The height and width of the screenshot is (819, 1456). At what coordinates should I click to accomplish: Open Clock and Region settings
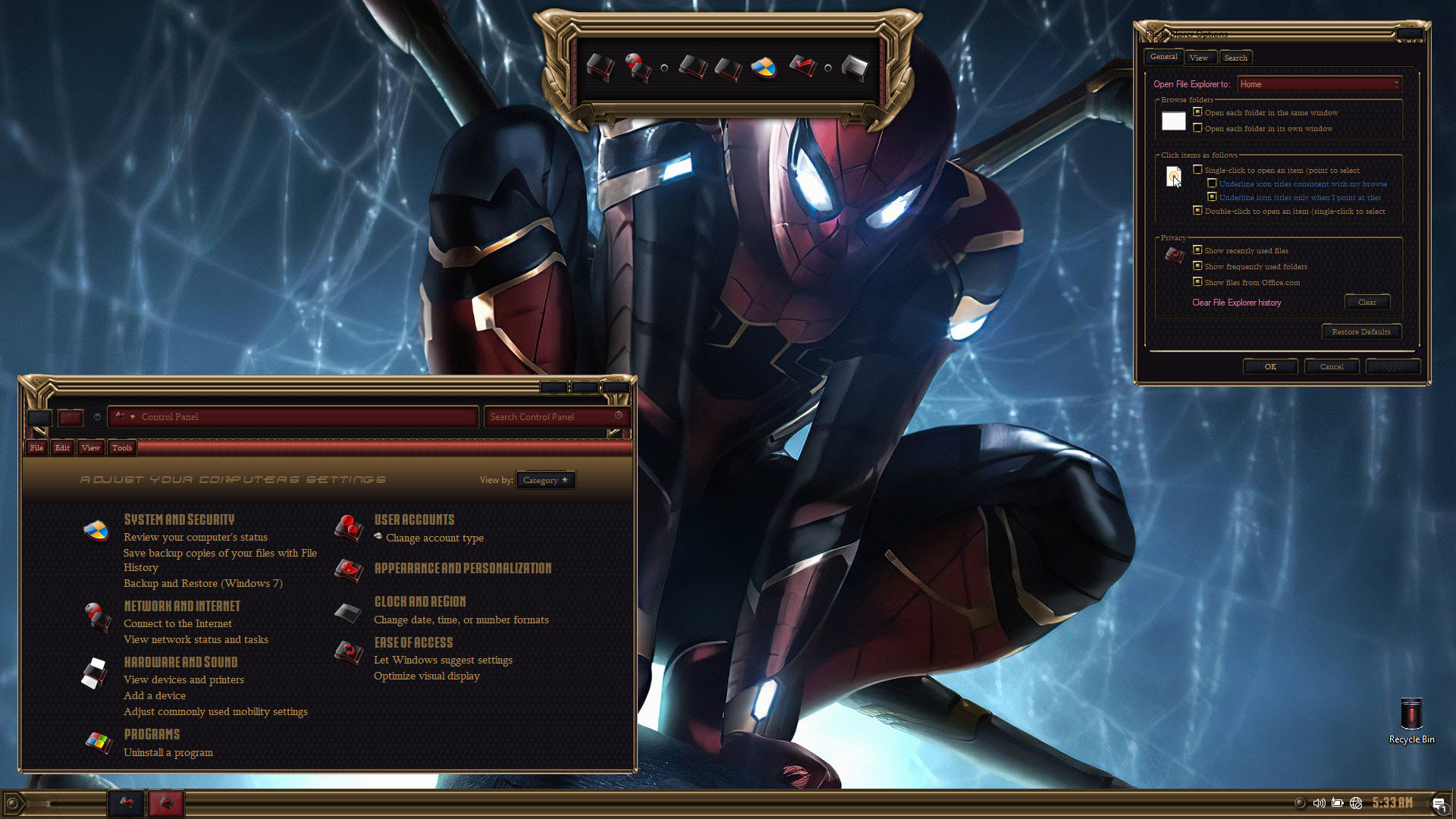pos(419,601)
